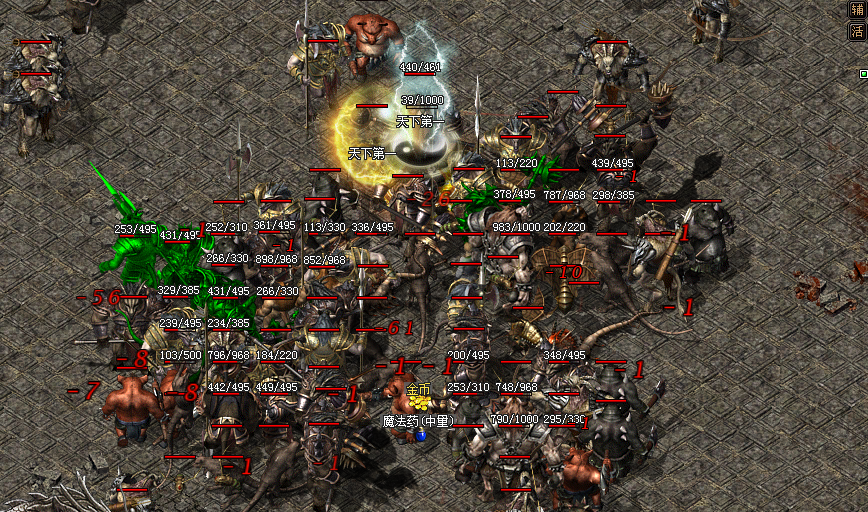
Task: Open the 辅 assist button
Action: pos(856,9)
